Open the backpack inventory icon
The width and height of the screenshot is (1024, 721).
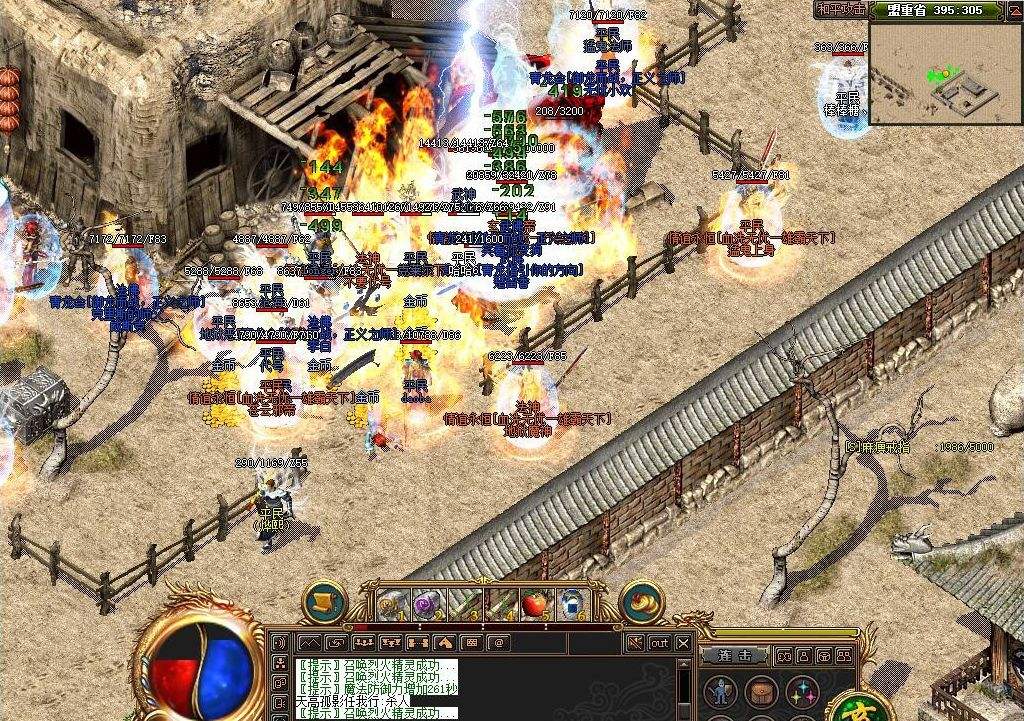pos(760,691)
